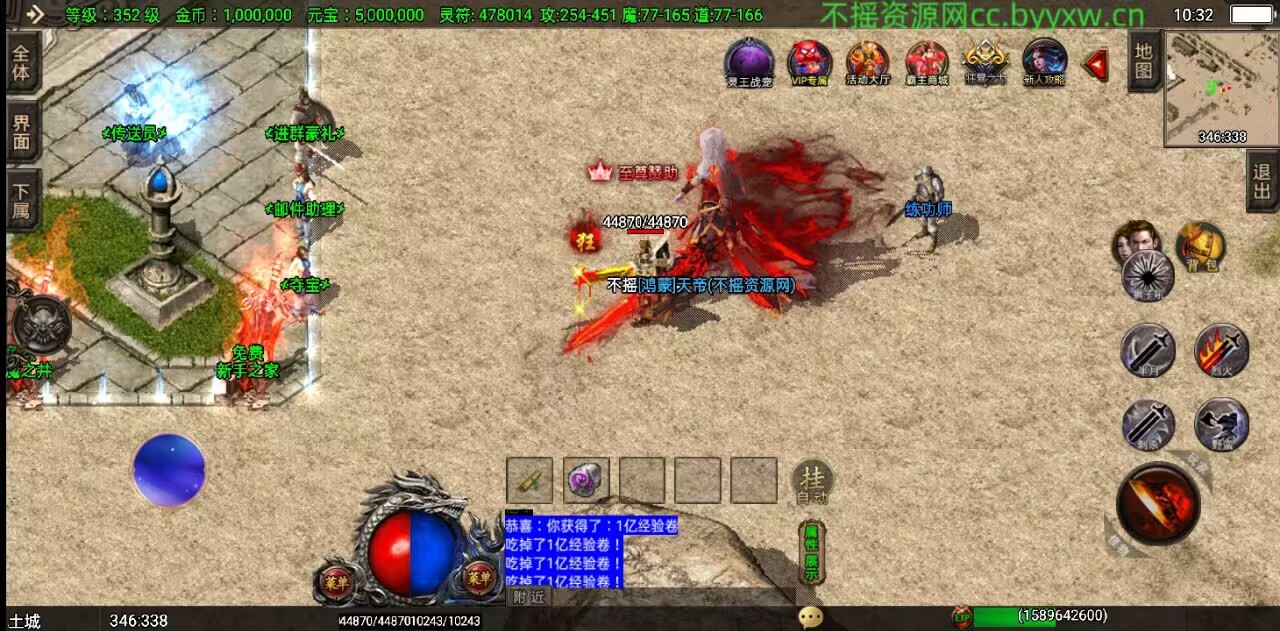The height and width of the screenshot is (631, 1280).
Task: Open the 霸主商城 shop
Action: (927, 61)
